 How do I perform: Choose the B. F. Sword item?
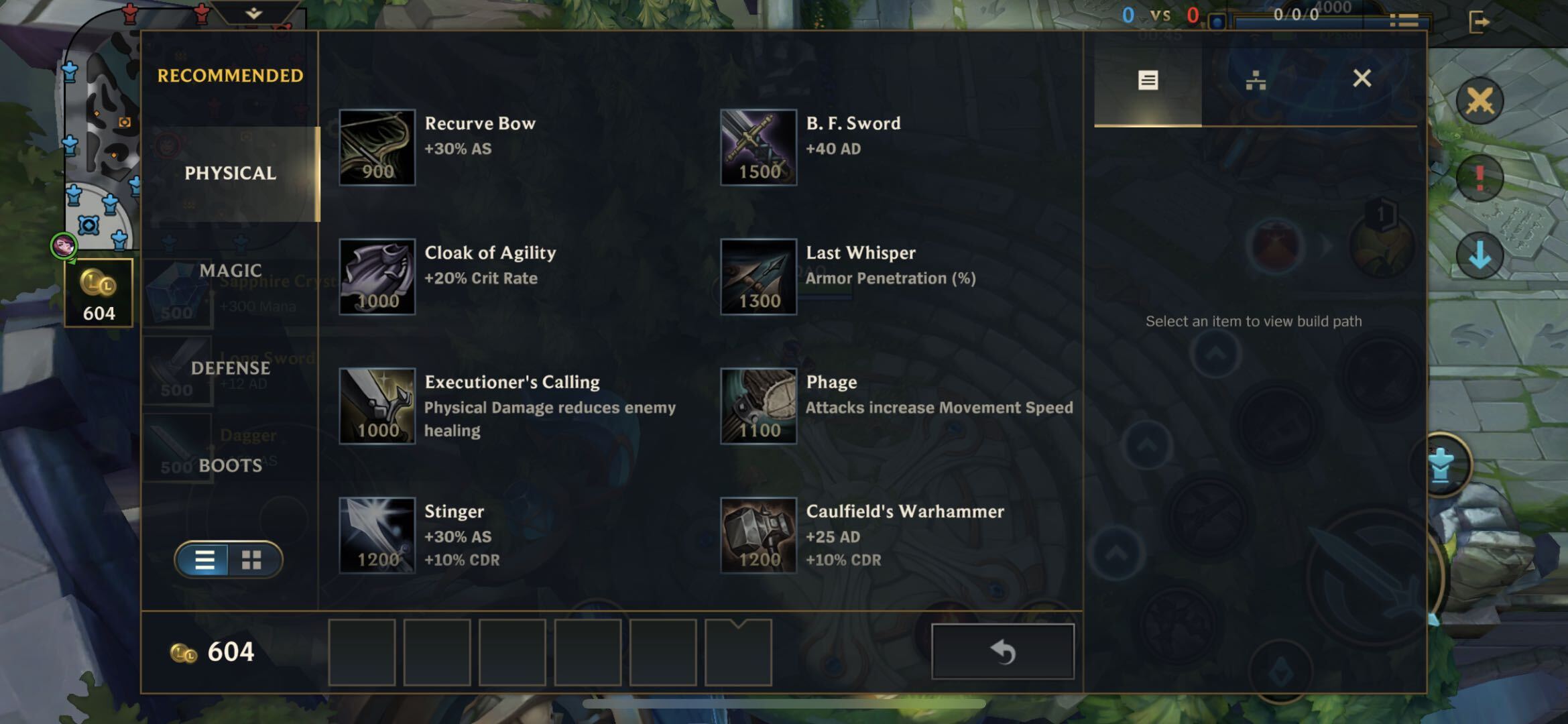(758, 147)
